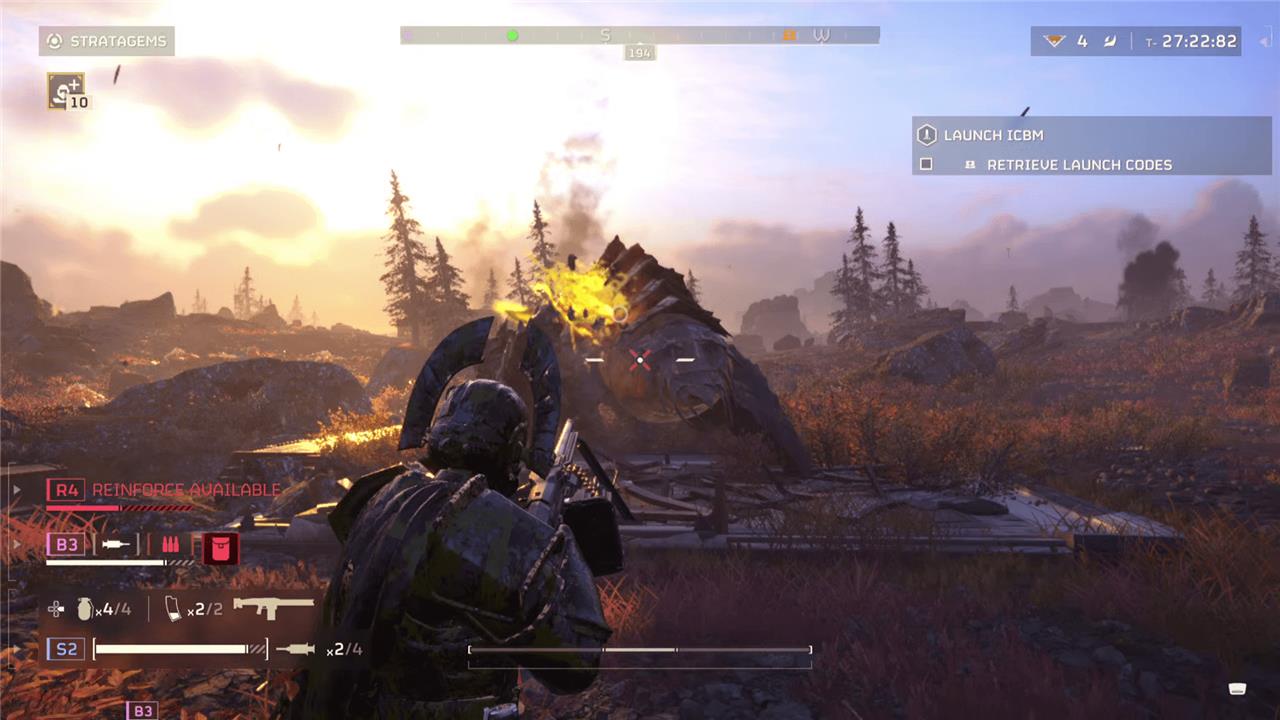
Task: Select the orange objective marker on the compass
Action: click(x=789, y=35)
